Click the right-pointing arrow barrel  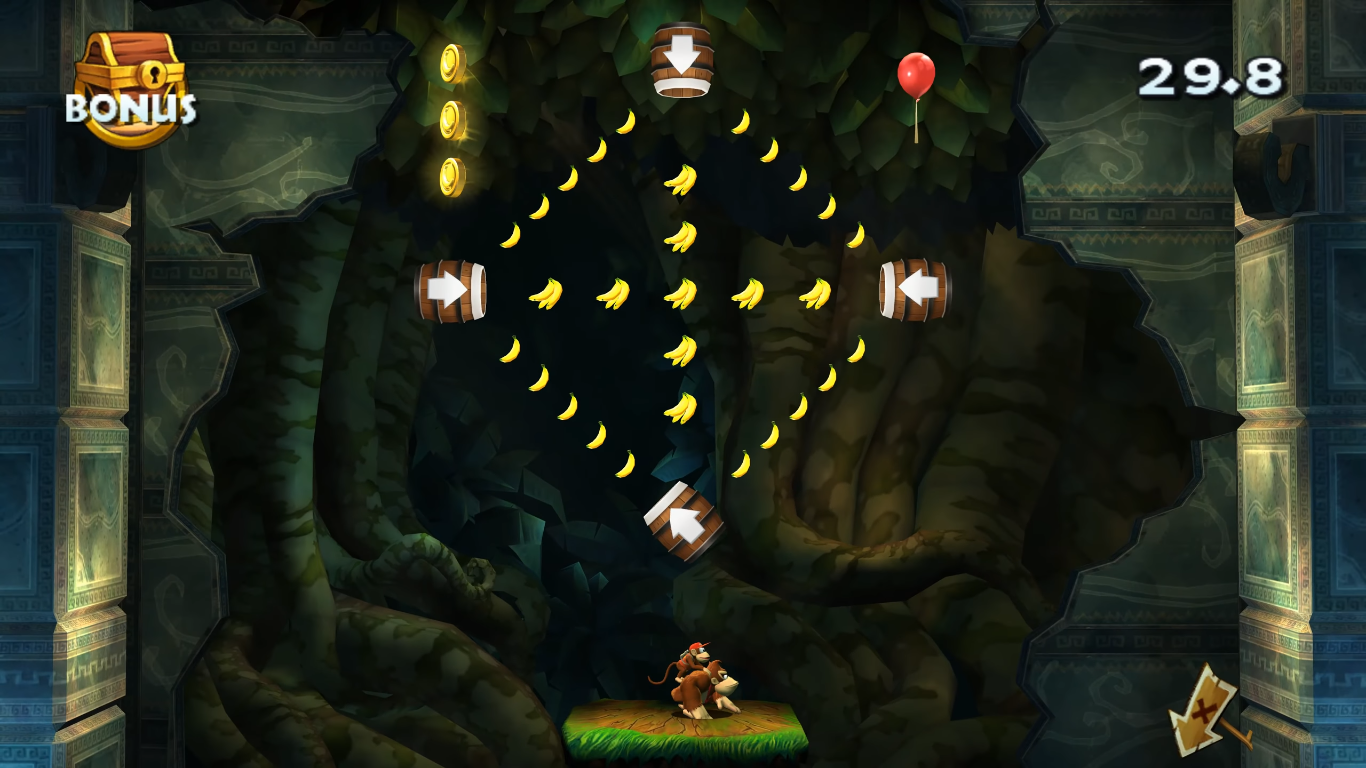tap(452, 291)
